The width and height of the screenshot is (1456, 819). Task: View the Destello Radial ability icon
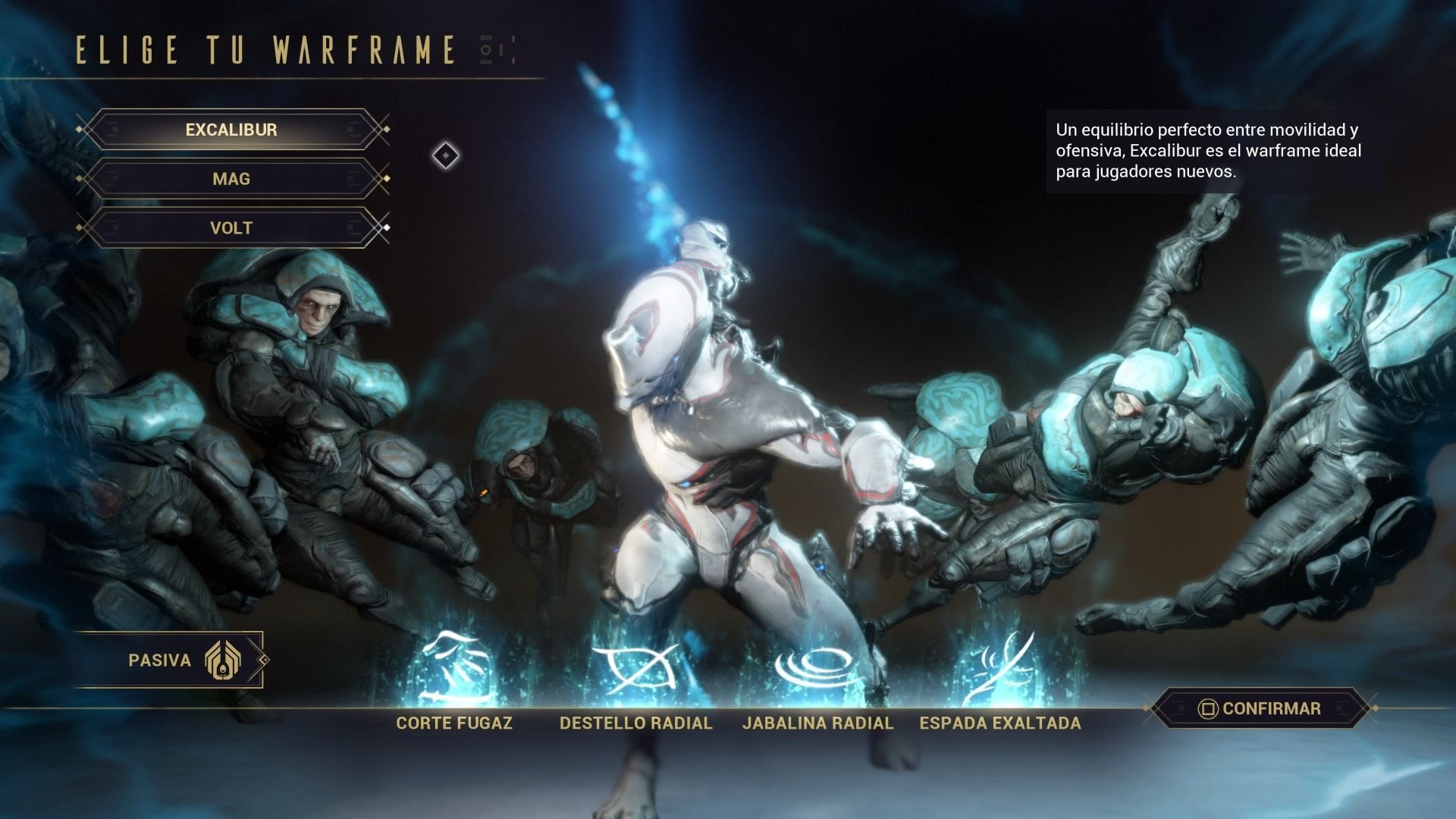[x=635, y=664]
